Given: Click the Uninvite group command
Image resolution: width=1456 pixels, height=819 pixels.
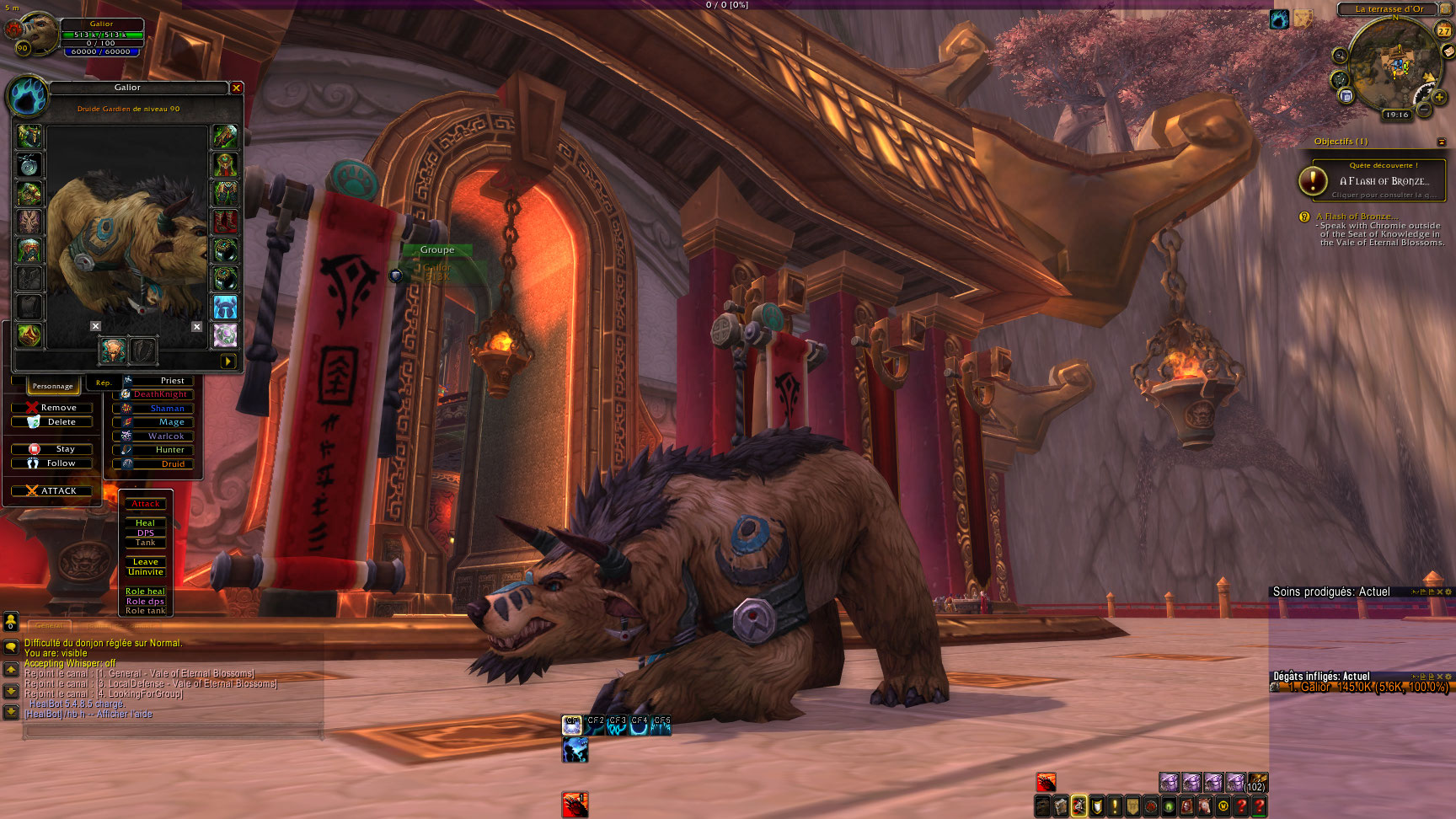Looking at the screenshot, I should pyautogui.click(x=146, y=572).
